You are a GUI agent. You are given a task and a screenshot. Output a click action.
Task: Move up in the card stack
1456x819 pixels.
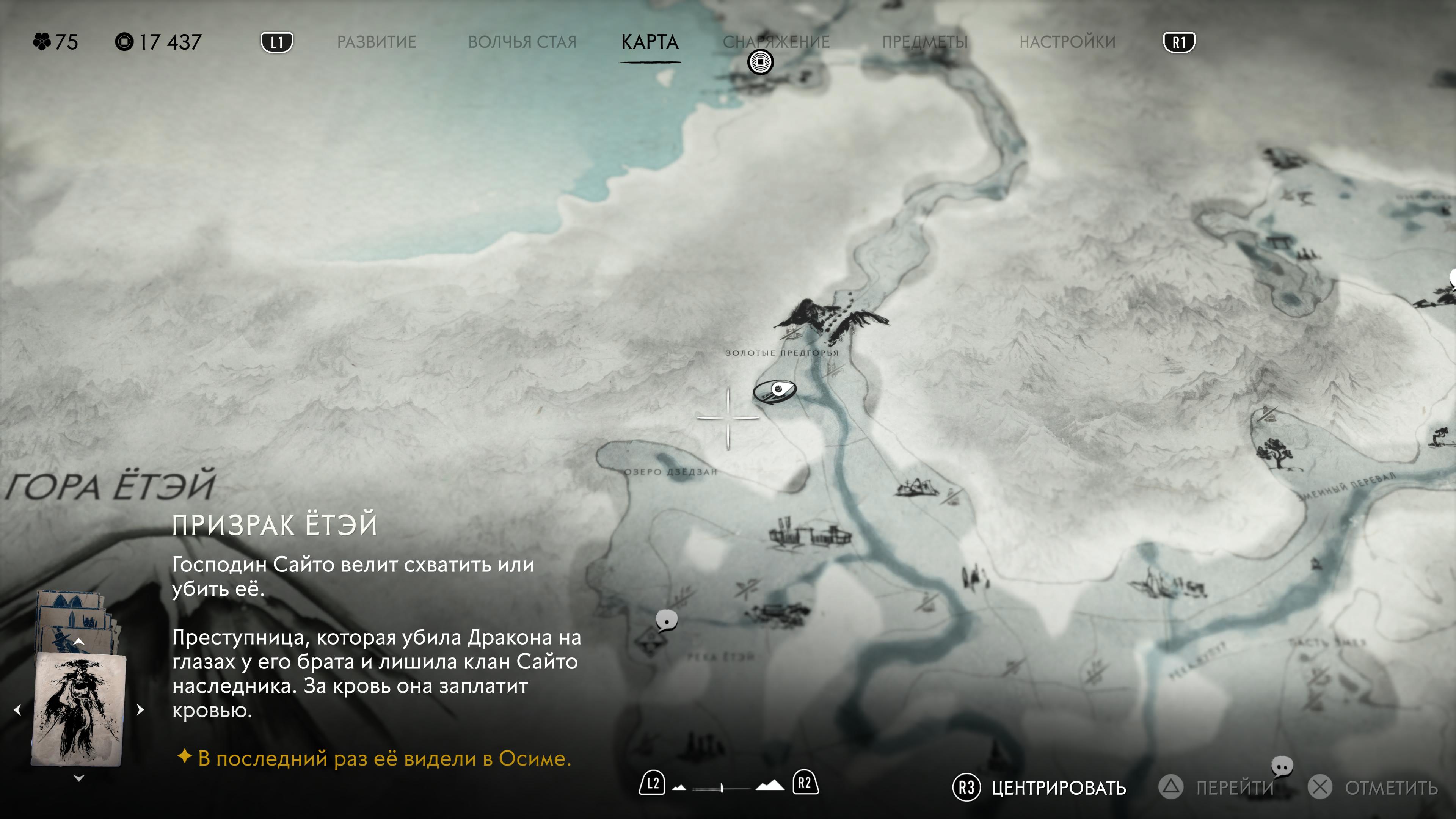pos(79,641)
